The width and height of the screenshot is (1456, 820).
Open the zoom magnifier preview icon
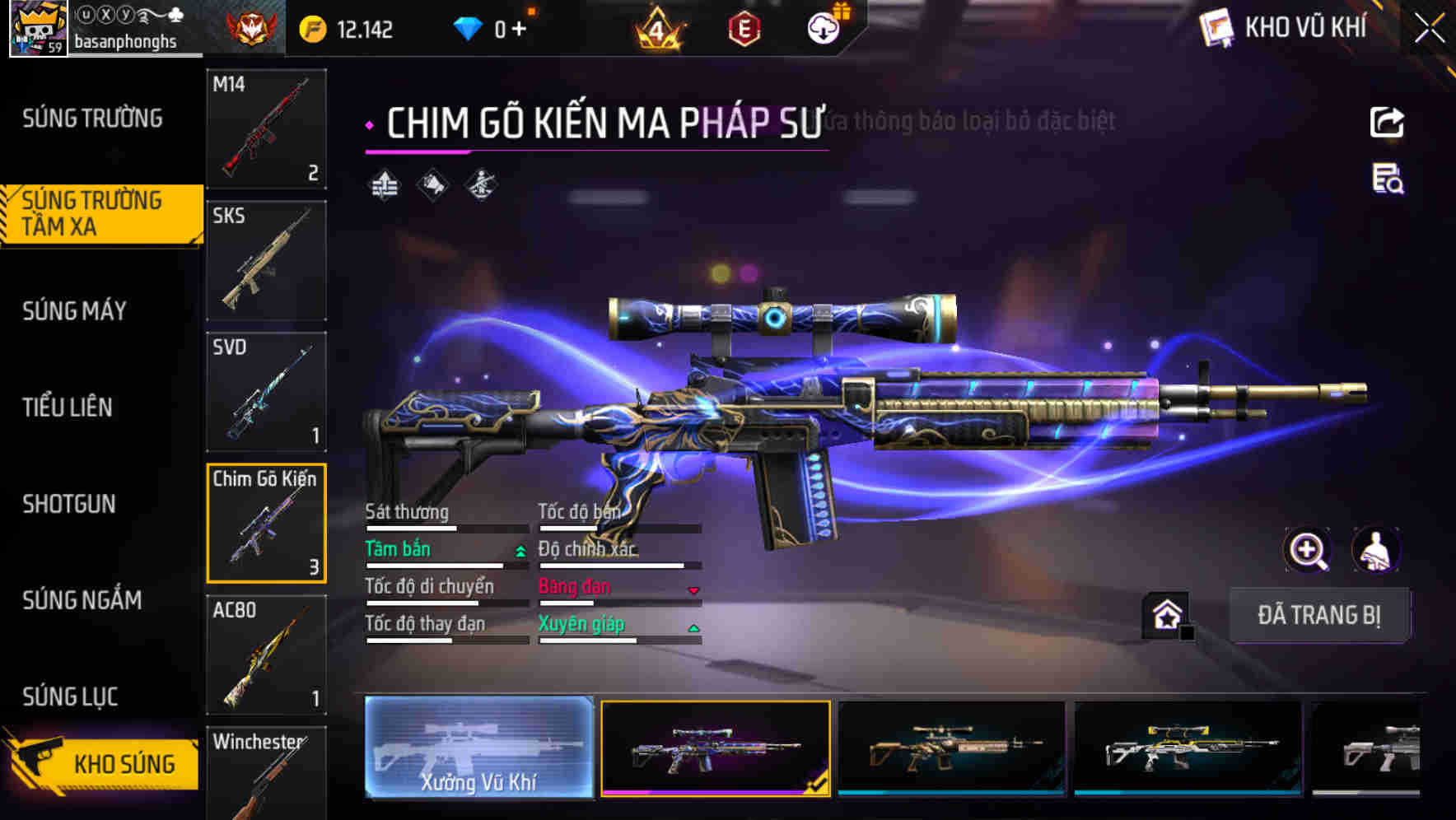pyautogui.click(x=1309, y=550)
